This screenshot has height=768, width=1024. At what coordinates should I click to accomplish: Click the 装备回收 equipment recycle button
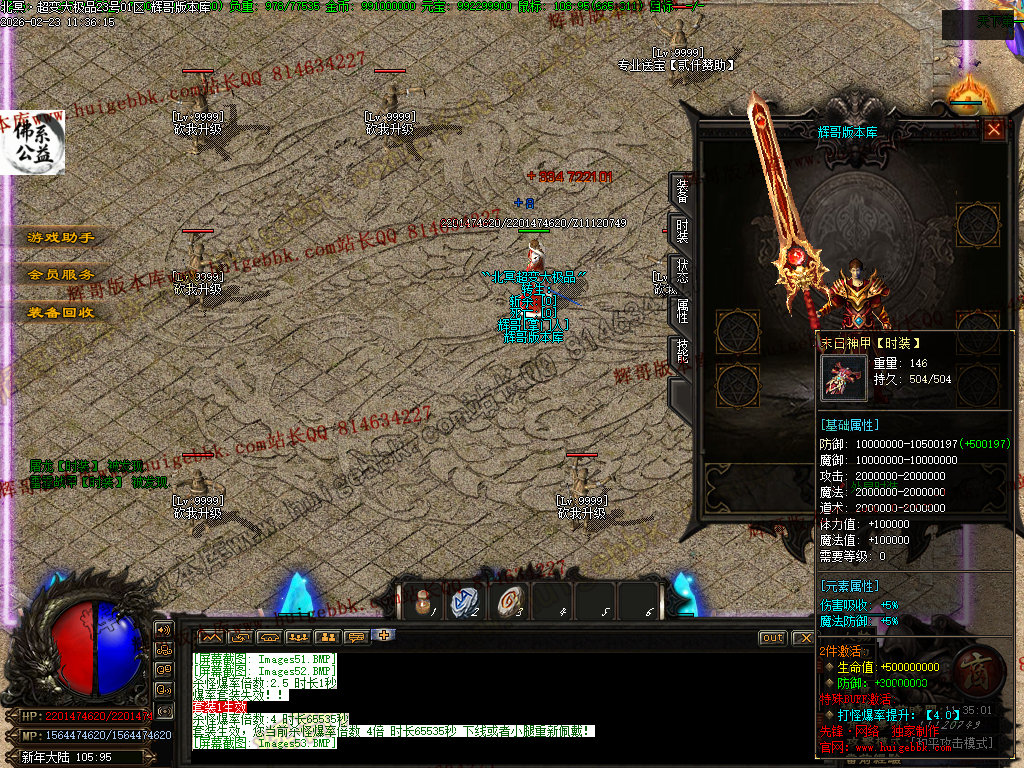60,312
